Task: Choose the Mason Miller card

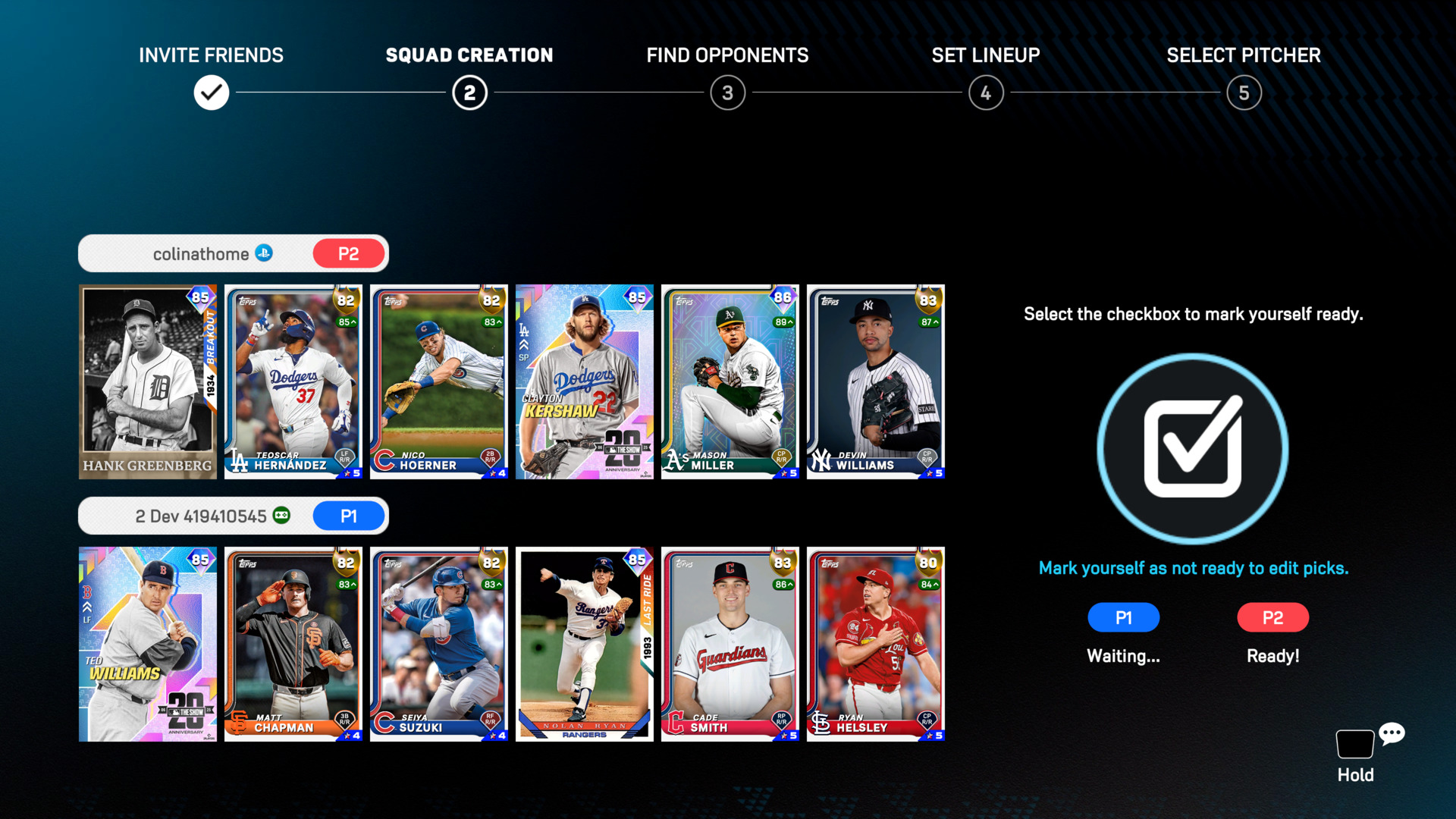Action: click(x=730, y=381)
